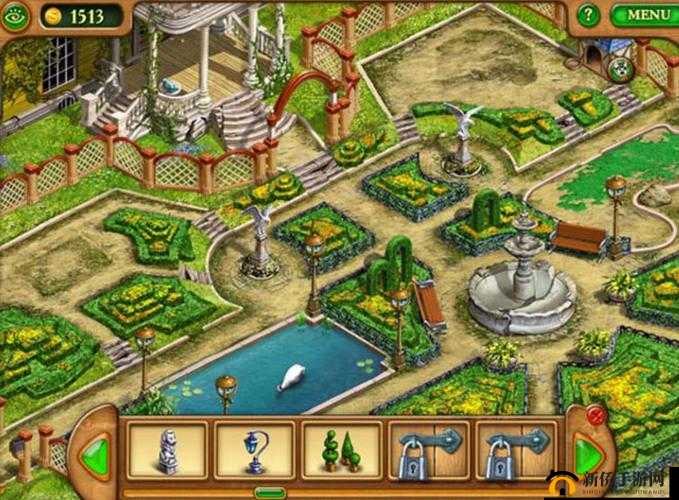Select the stone statue item slot

click(167, 448)
